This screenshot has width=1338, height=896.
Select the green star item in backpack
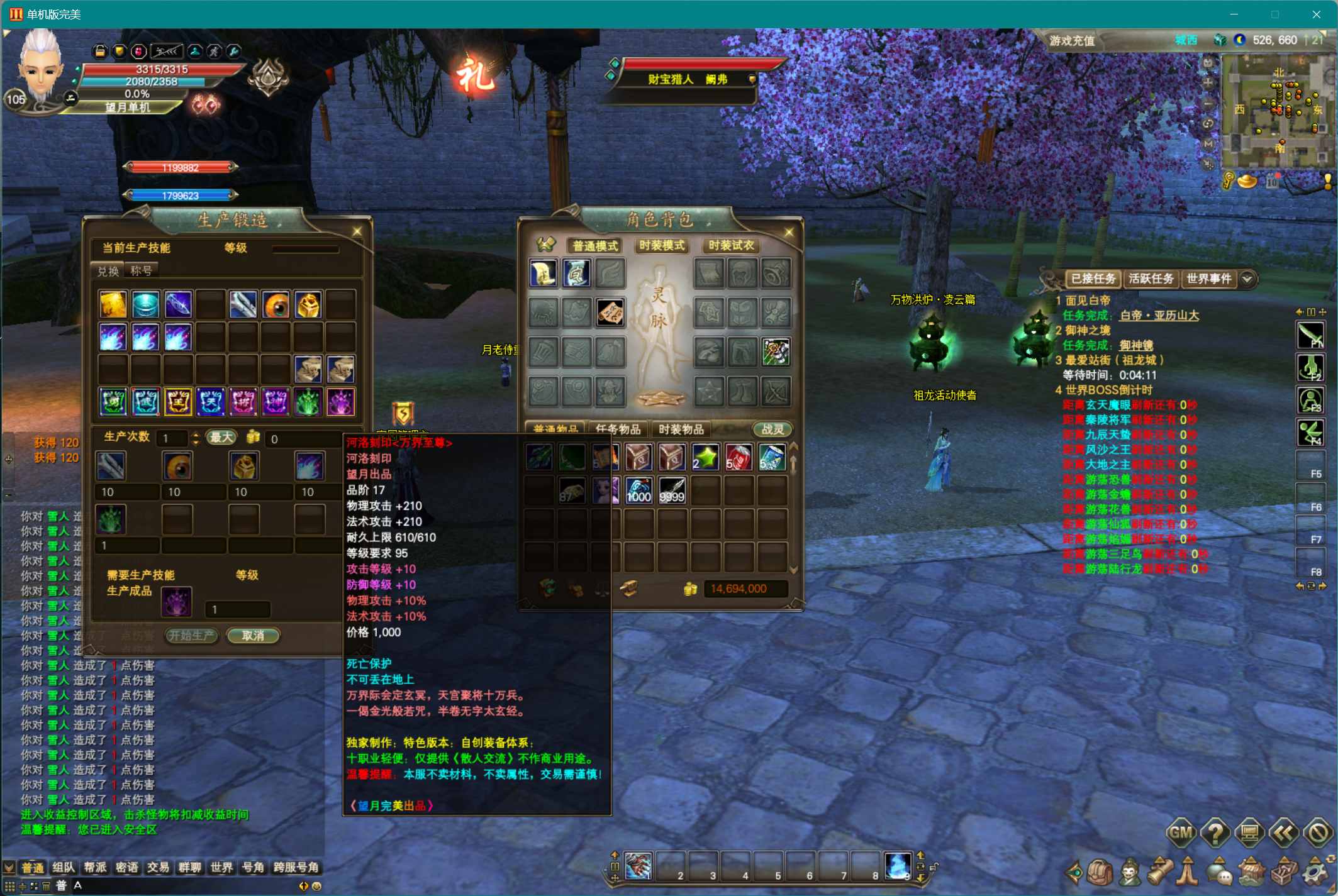pos(705,457)
